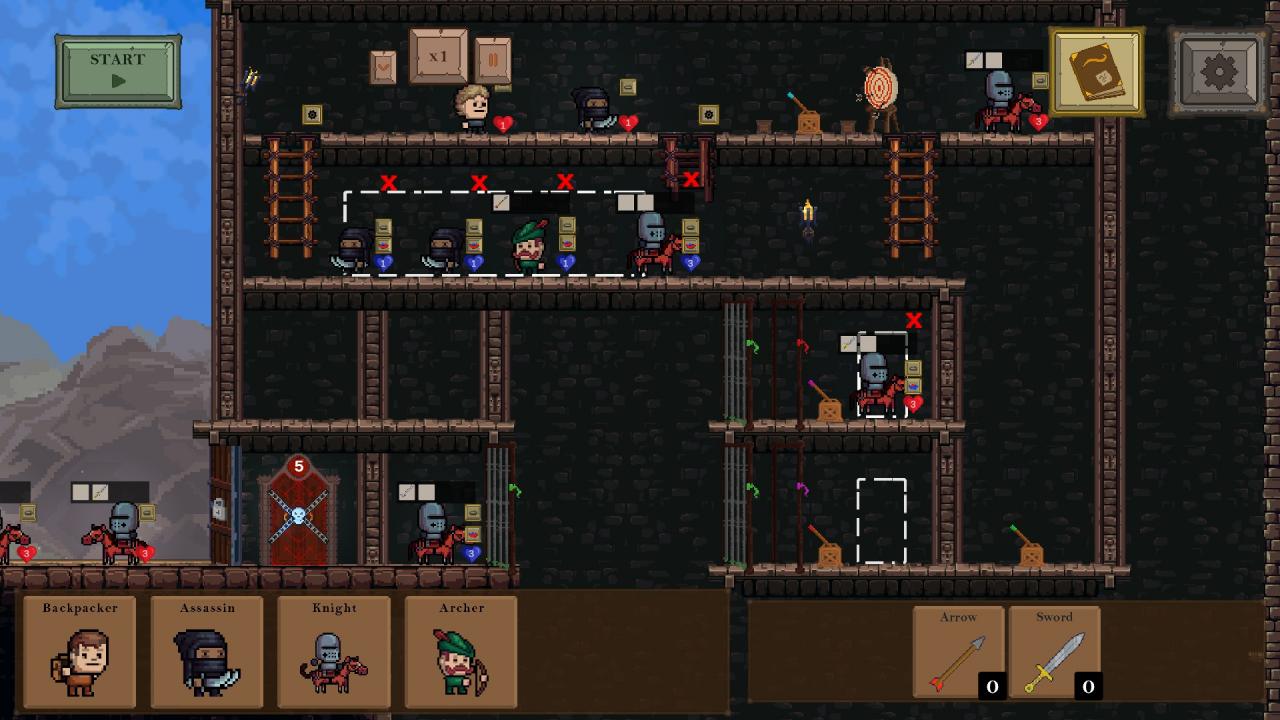Click the green START button
Image resolution: width=1280 pixels, height=720 pixels.
tap(118, 71)
